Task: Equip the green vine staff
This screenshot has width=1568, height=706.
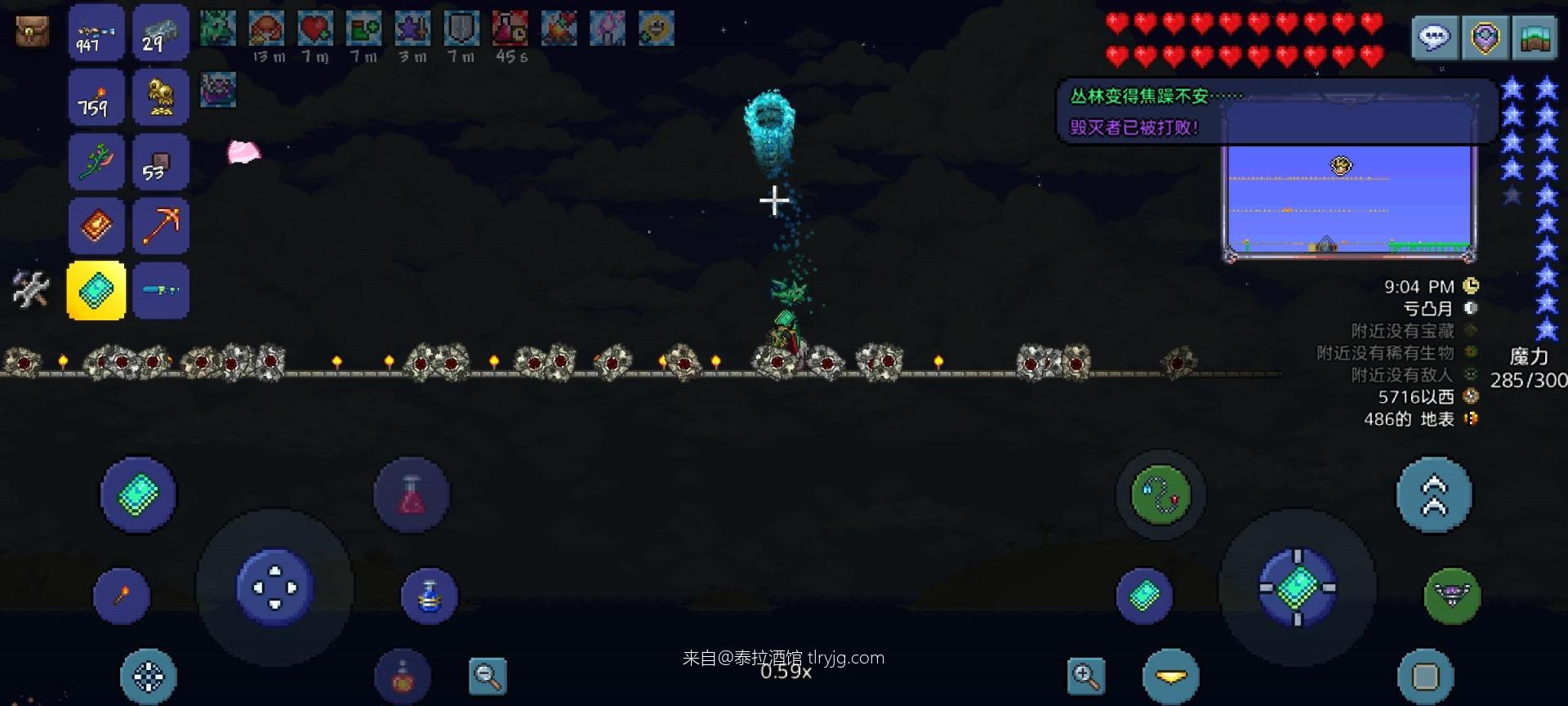Action: (96, 162)
